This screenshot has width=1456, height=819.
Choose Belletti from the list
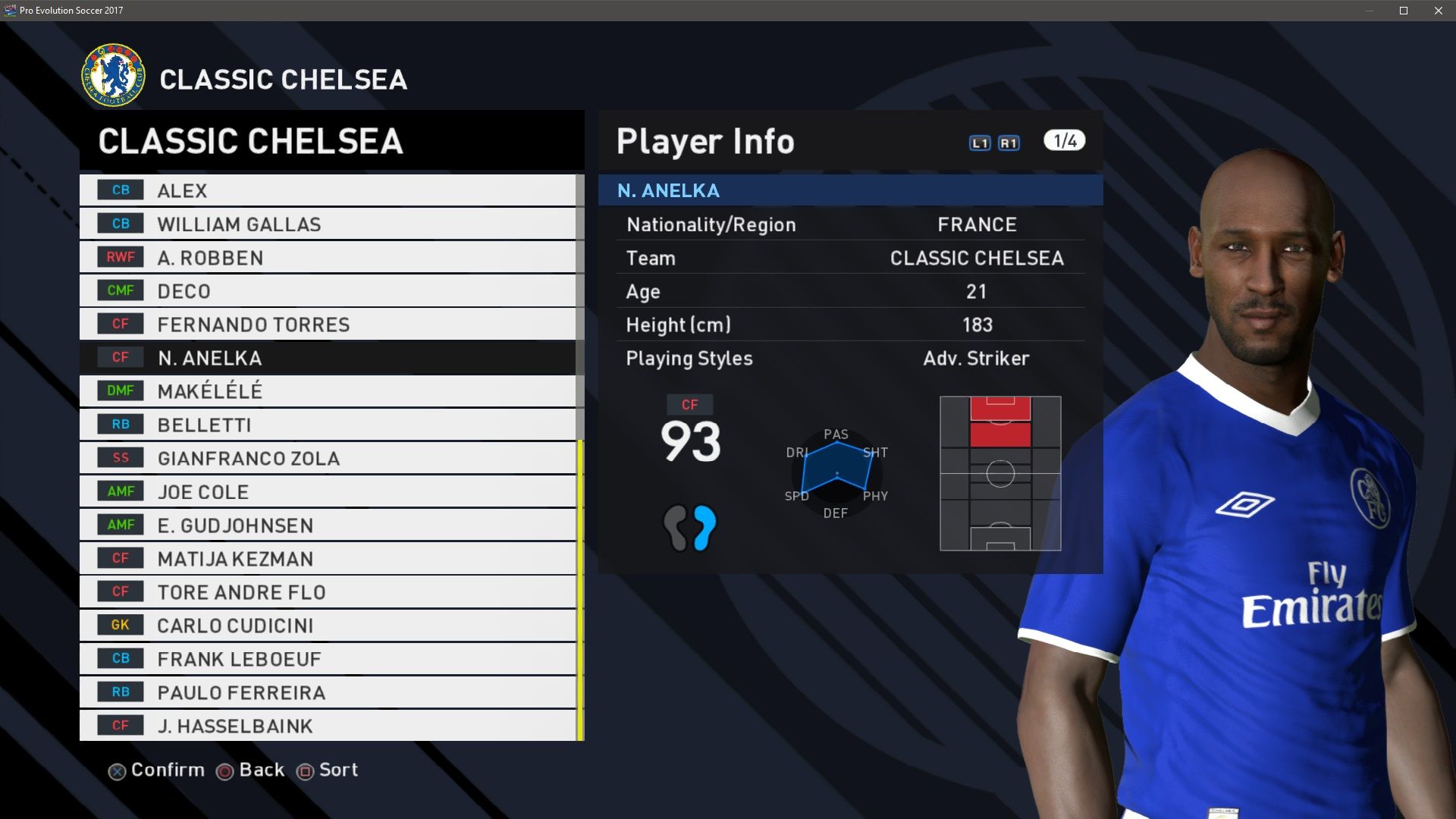click(x=328, y=425)
